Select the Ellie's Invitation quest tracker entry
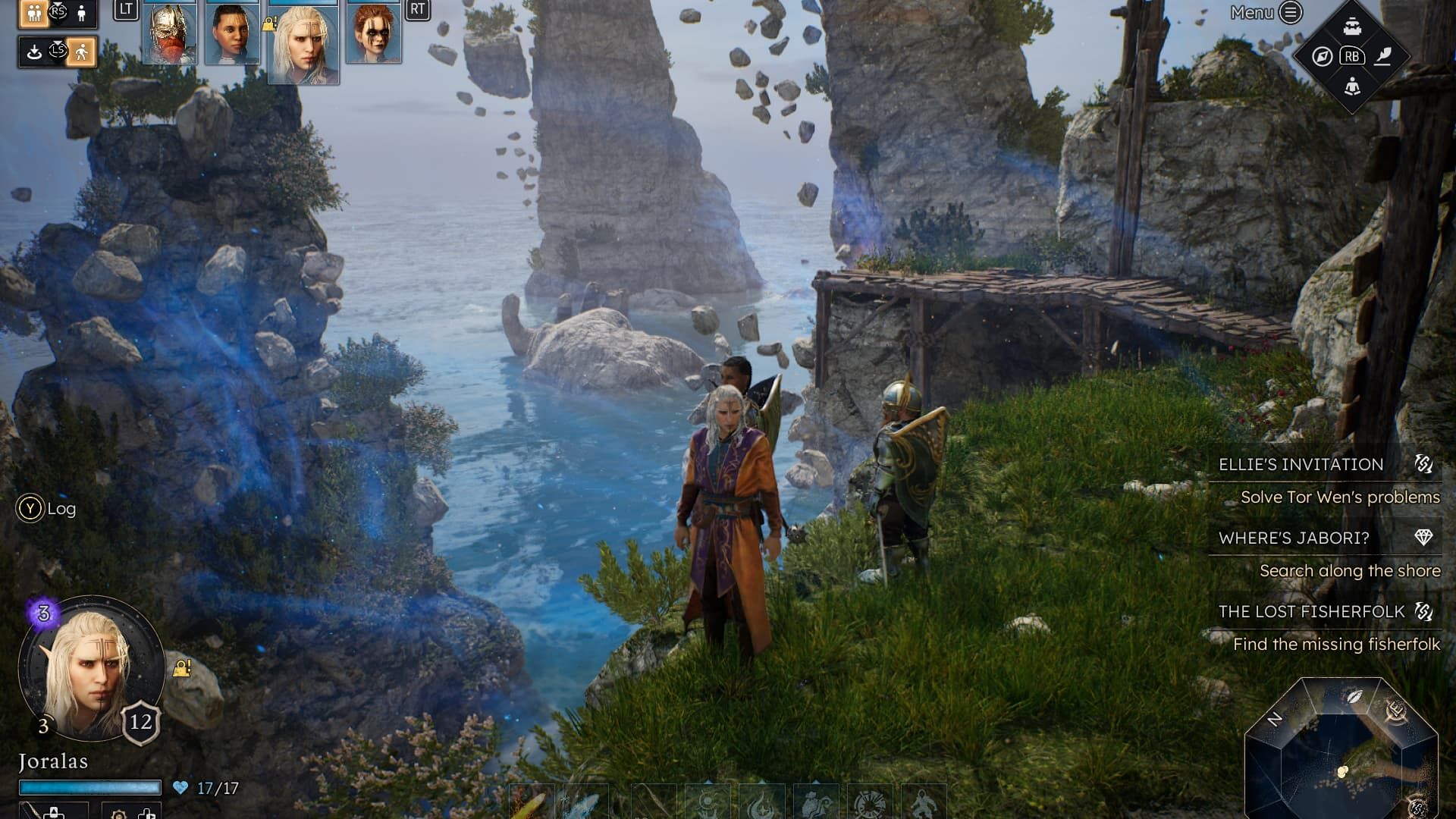The image size is (1456, 819). (x=1301, y=464)
